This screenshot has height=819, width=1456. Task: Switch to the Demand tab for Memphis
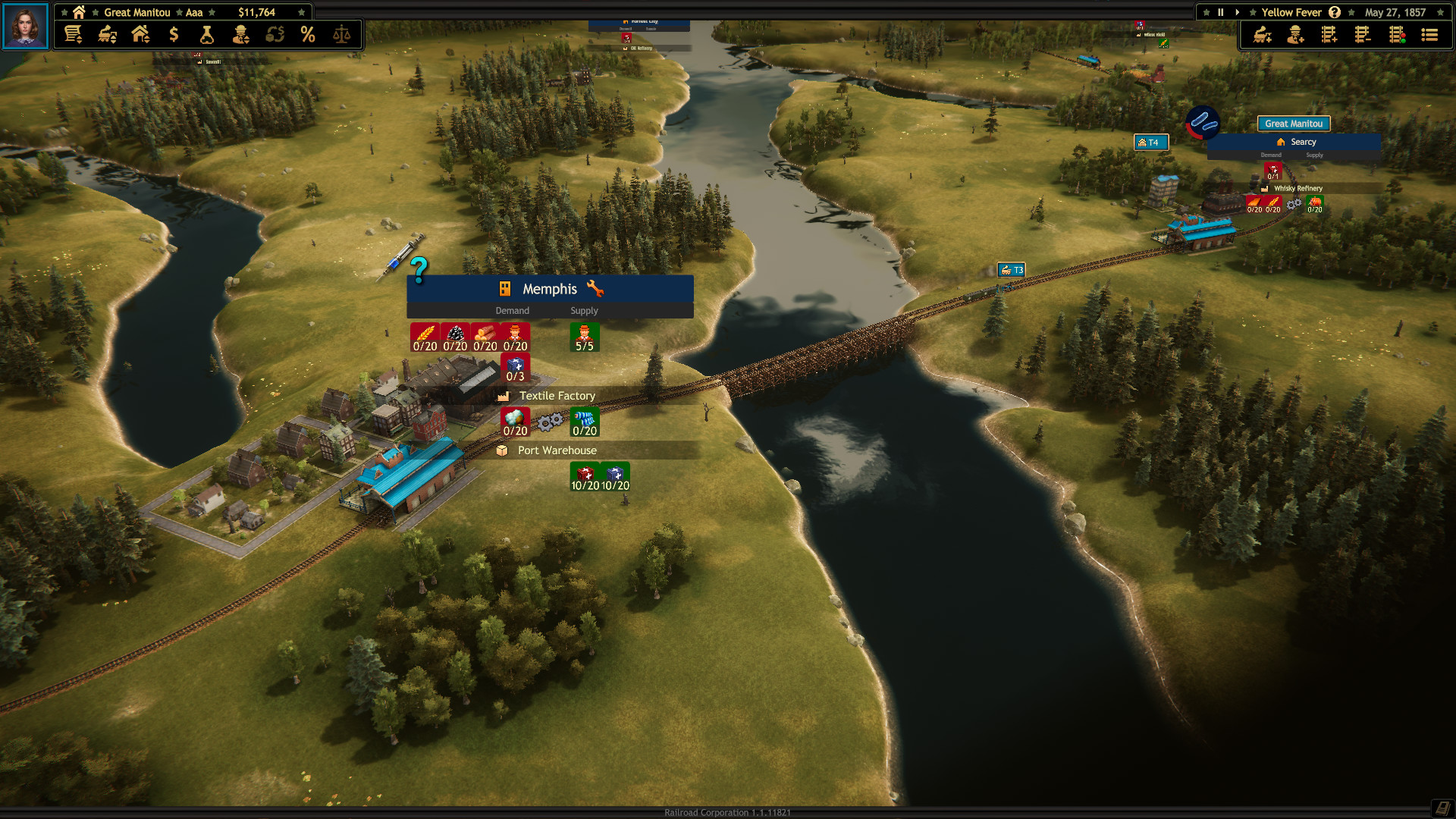tap(512, 310)
